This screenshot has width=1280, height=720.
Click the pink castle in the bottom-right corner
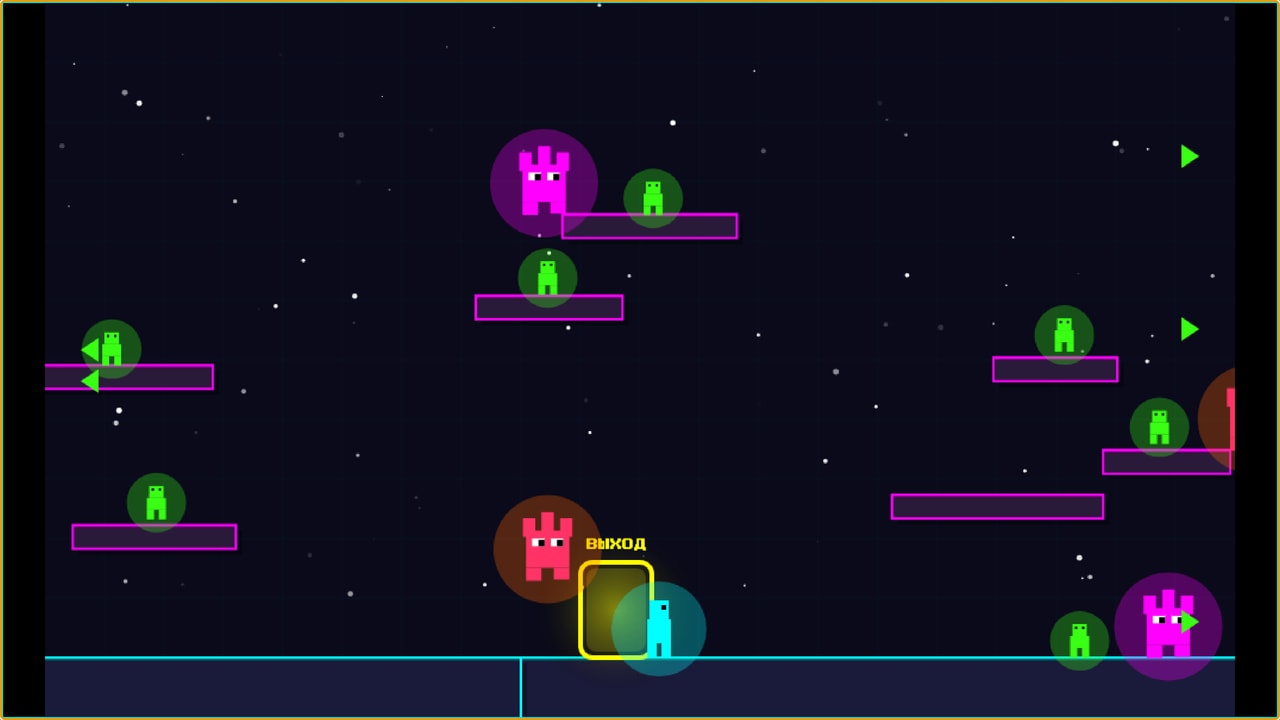click(x=1166, y=622)
